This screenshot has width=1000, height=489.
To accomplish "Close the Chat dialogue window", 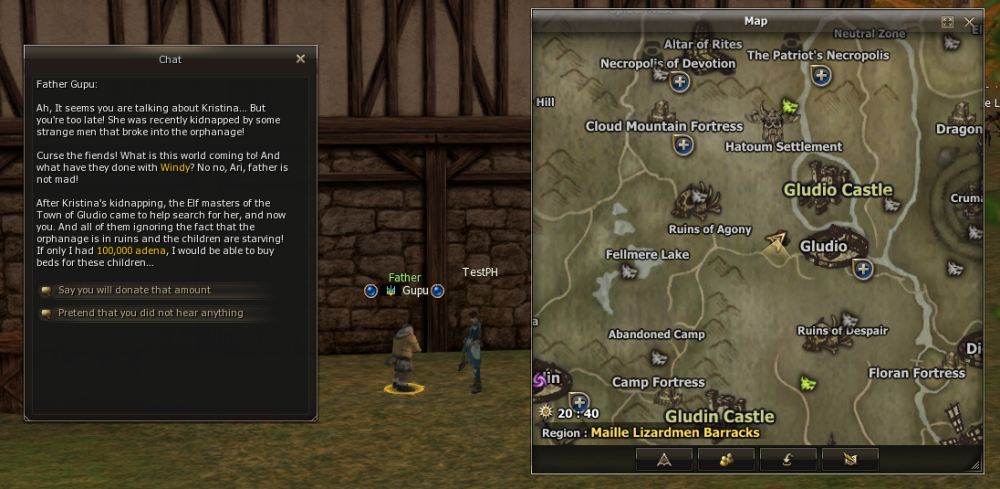I will [x=300, y=59].
